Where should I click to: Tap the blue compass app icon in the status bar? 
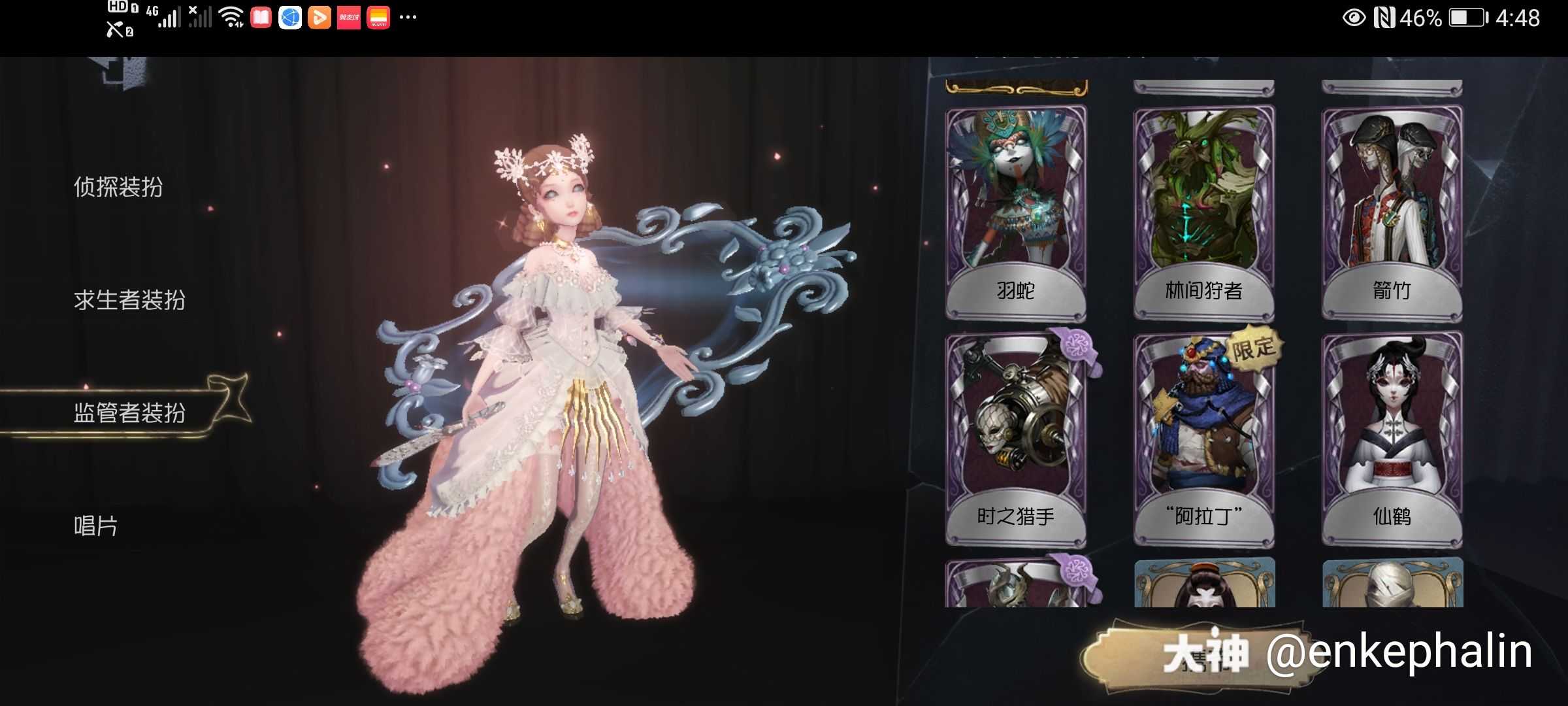click(x=288, y=18)
